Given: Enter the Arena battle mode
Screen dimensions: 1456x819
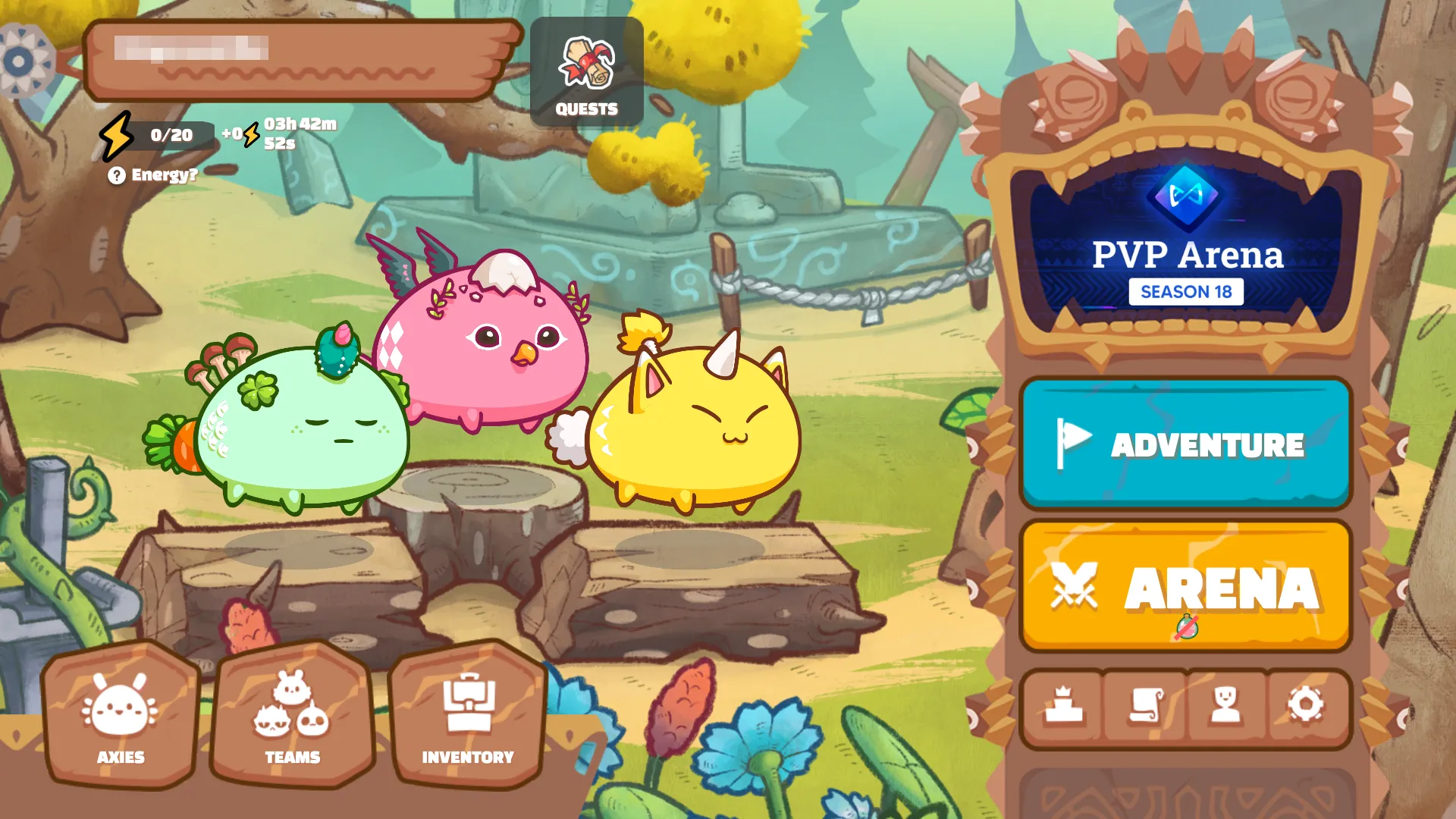Looking at the screenshot, I should pyautogui.click(x=1186, y=585).
